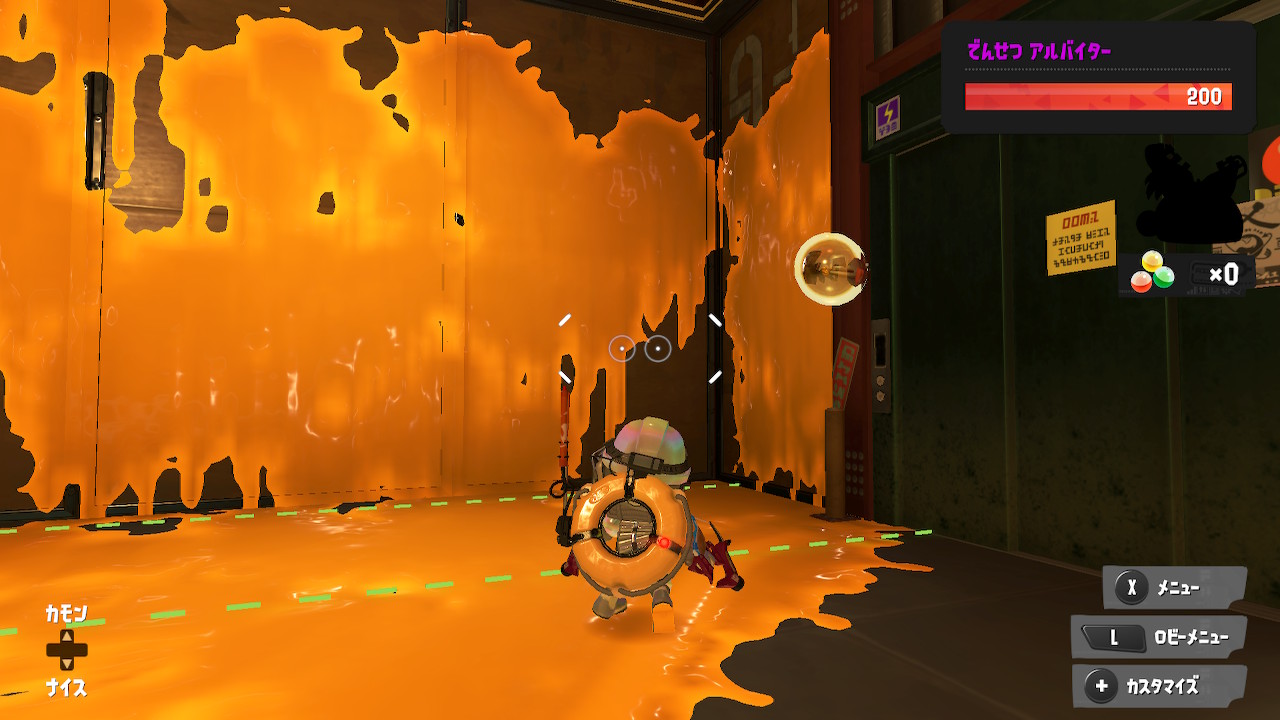Image resolution: width=1280 pixels, height=720 pixels.
Task: Click the colored fish scales icon
Action: (1152, 272)
